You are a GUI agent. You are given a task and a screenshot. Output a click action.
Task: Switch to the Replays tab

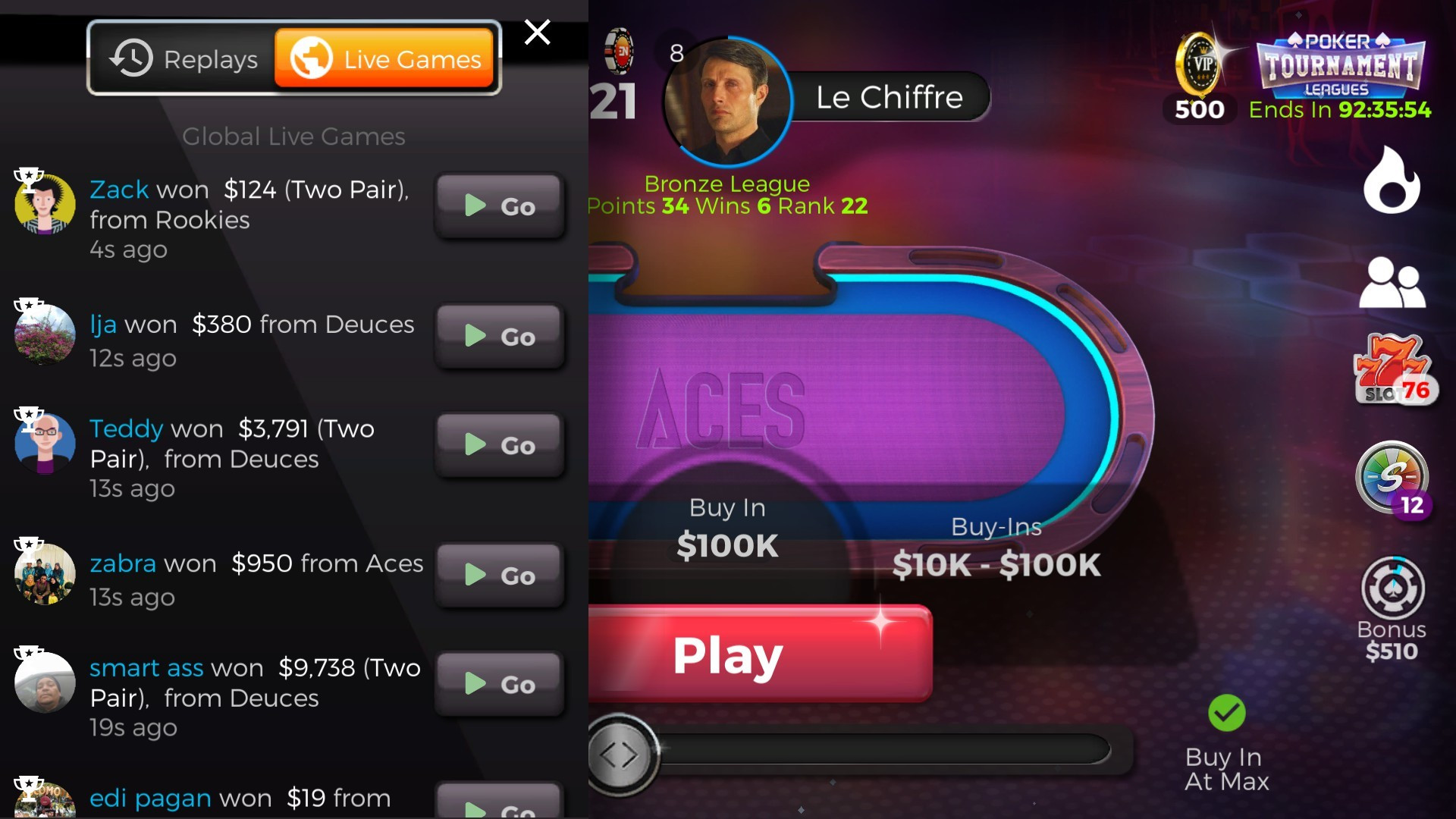[184, 58]
